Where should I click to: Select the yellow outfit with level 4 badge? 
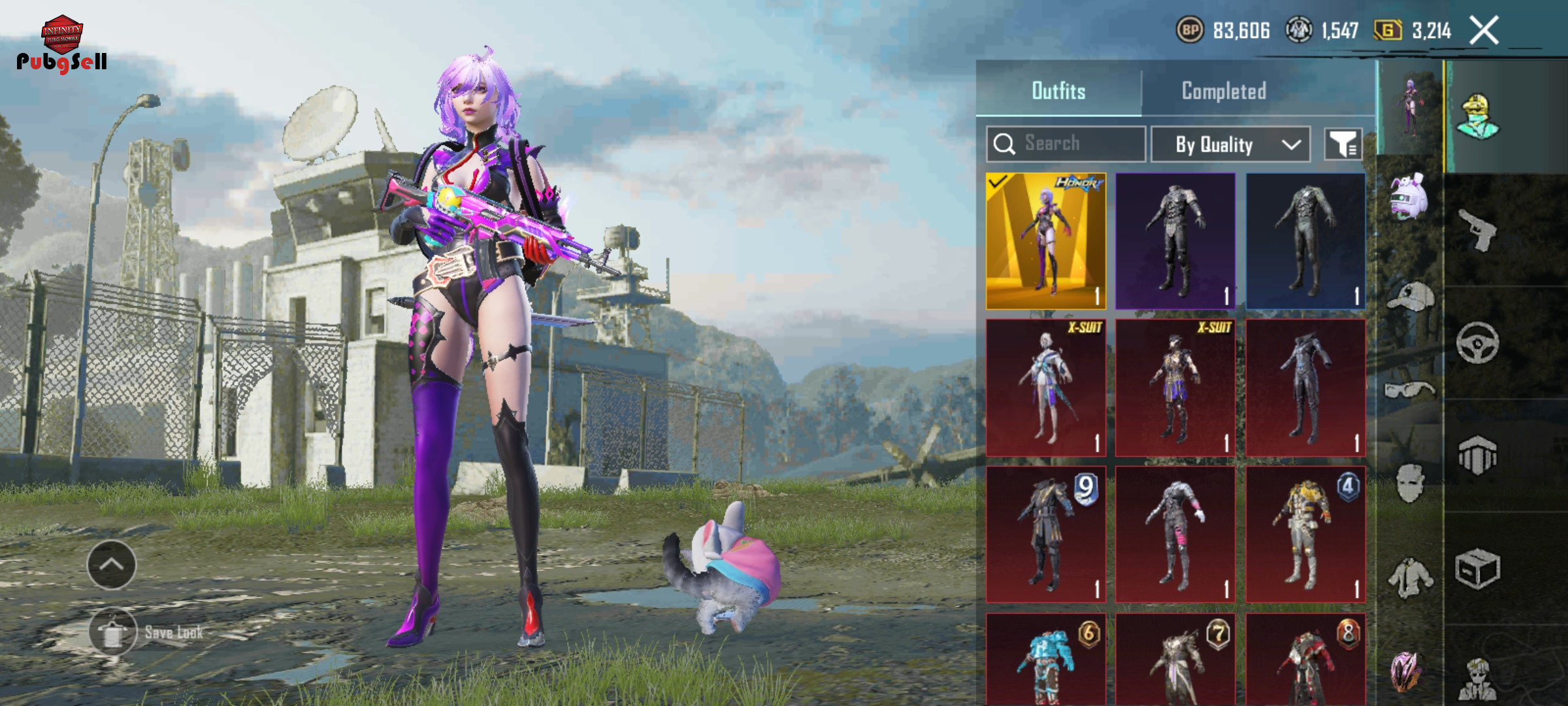(1305, 534)
